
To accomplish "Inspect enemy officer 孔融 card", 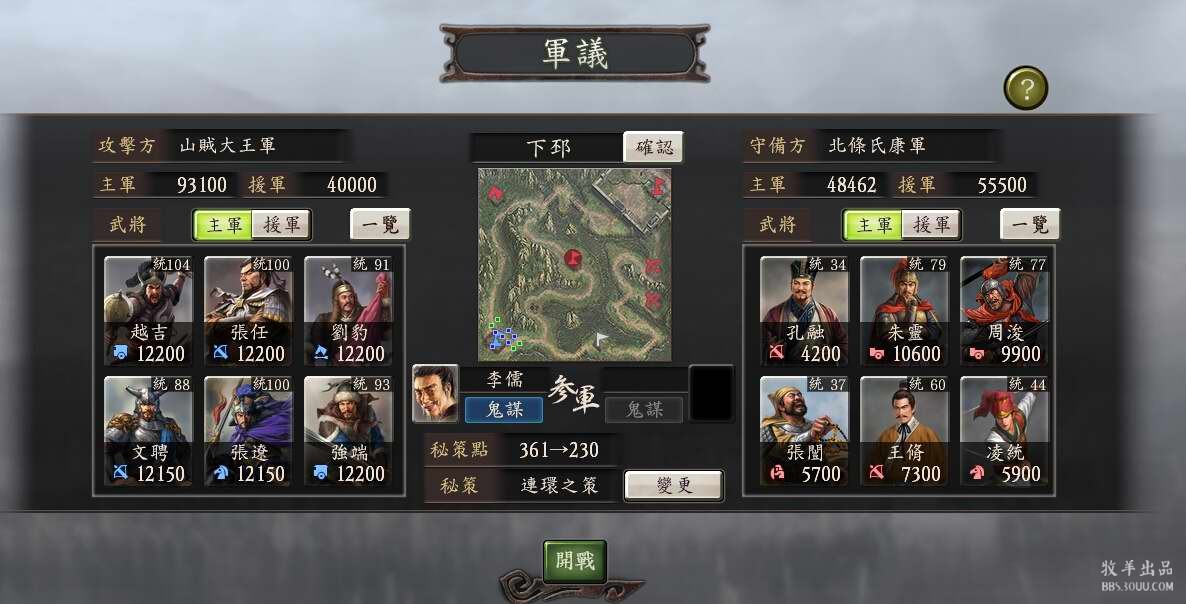I will pyautogui.click(x=805, y=311).
